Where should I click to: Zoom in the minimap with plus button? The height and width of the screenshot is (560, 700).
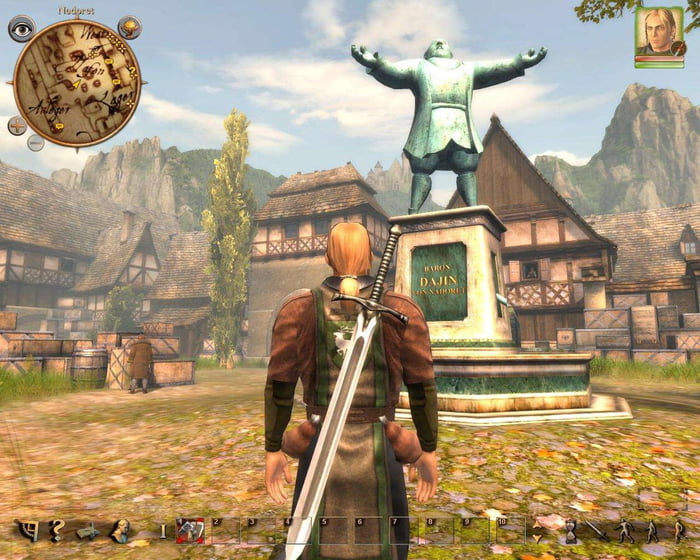(x=17, y=126)
